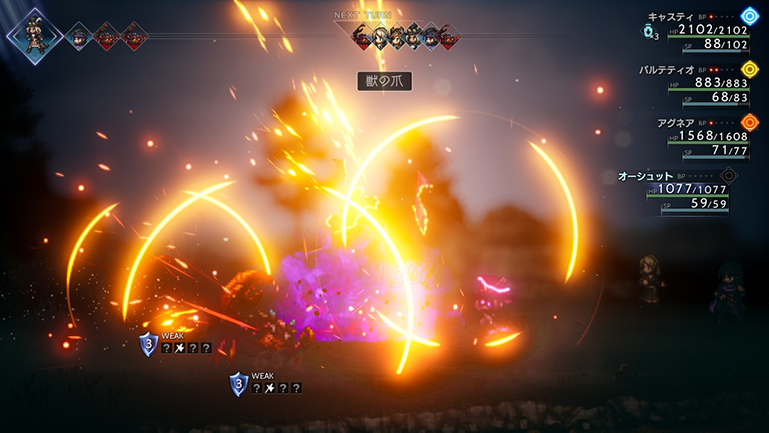Click the yellow ring icon beside パルテティオ
Image resolution: width=769 pixels, height=433 pixels.
click(x=750, y=69)
